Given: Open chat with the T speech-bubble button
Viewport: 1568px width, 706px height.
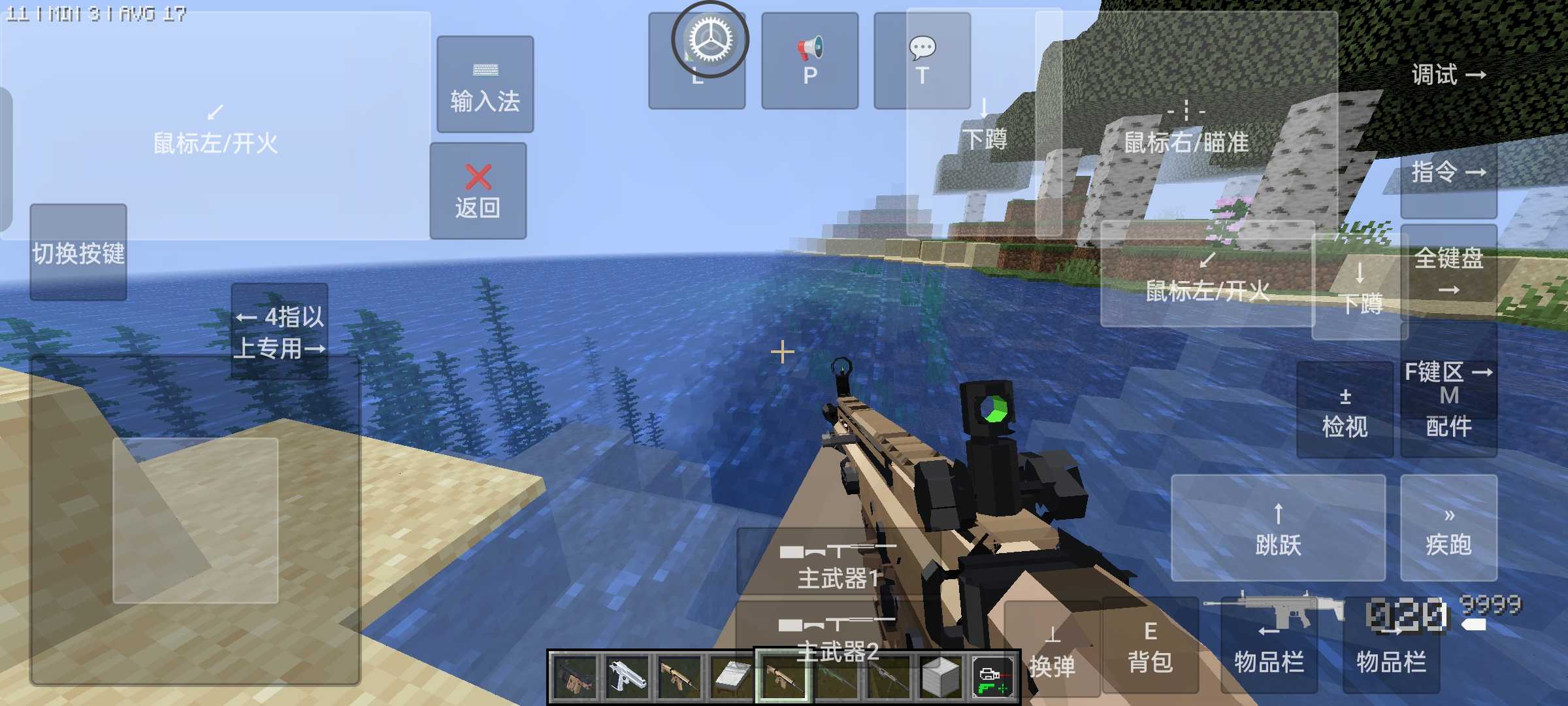Looking at the screenshot, I should point(922,60).
